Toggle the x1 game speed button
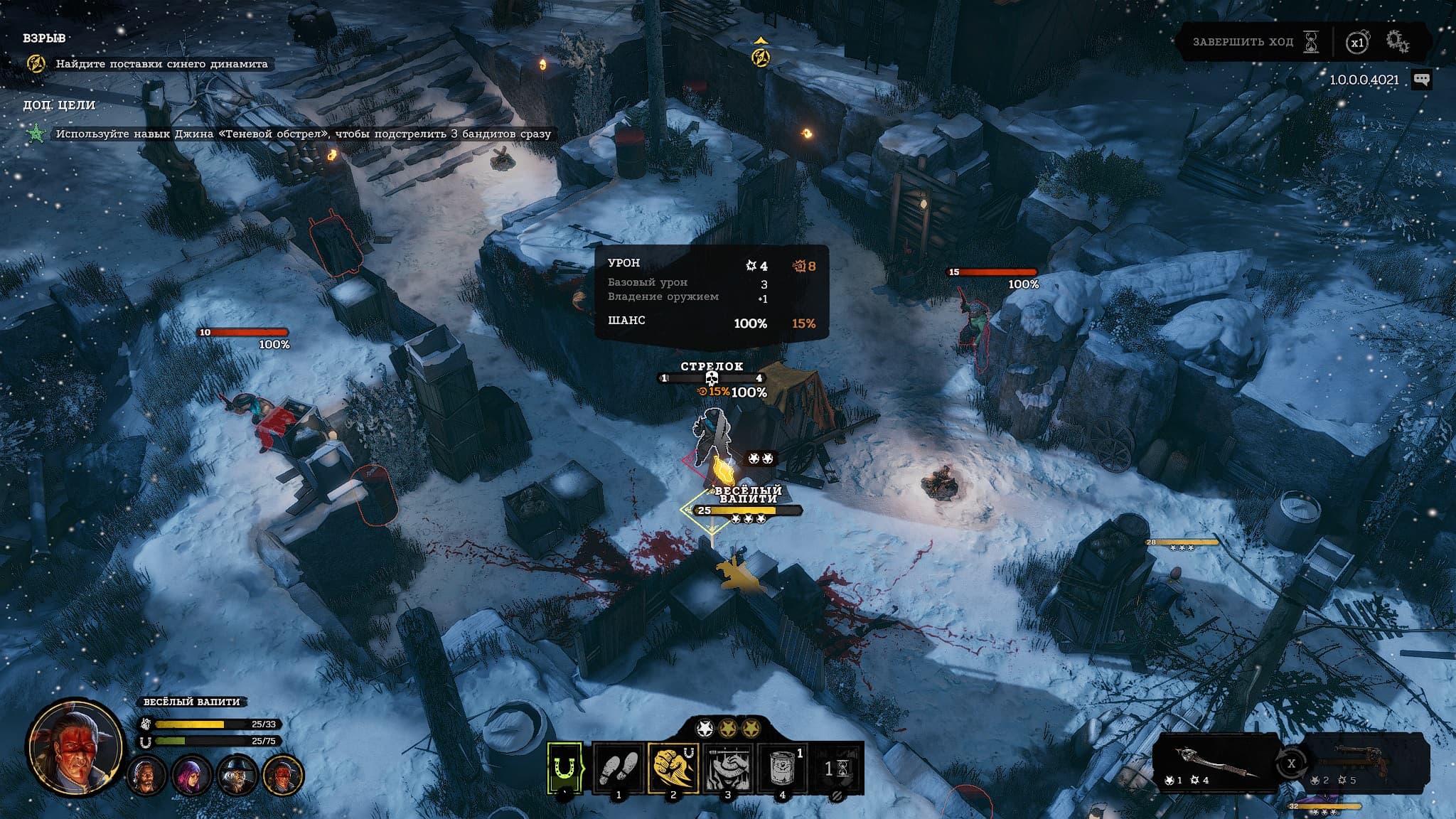This screenshot has height=819, width=1456. click(1357, 43)
